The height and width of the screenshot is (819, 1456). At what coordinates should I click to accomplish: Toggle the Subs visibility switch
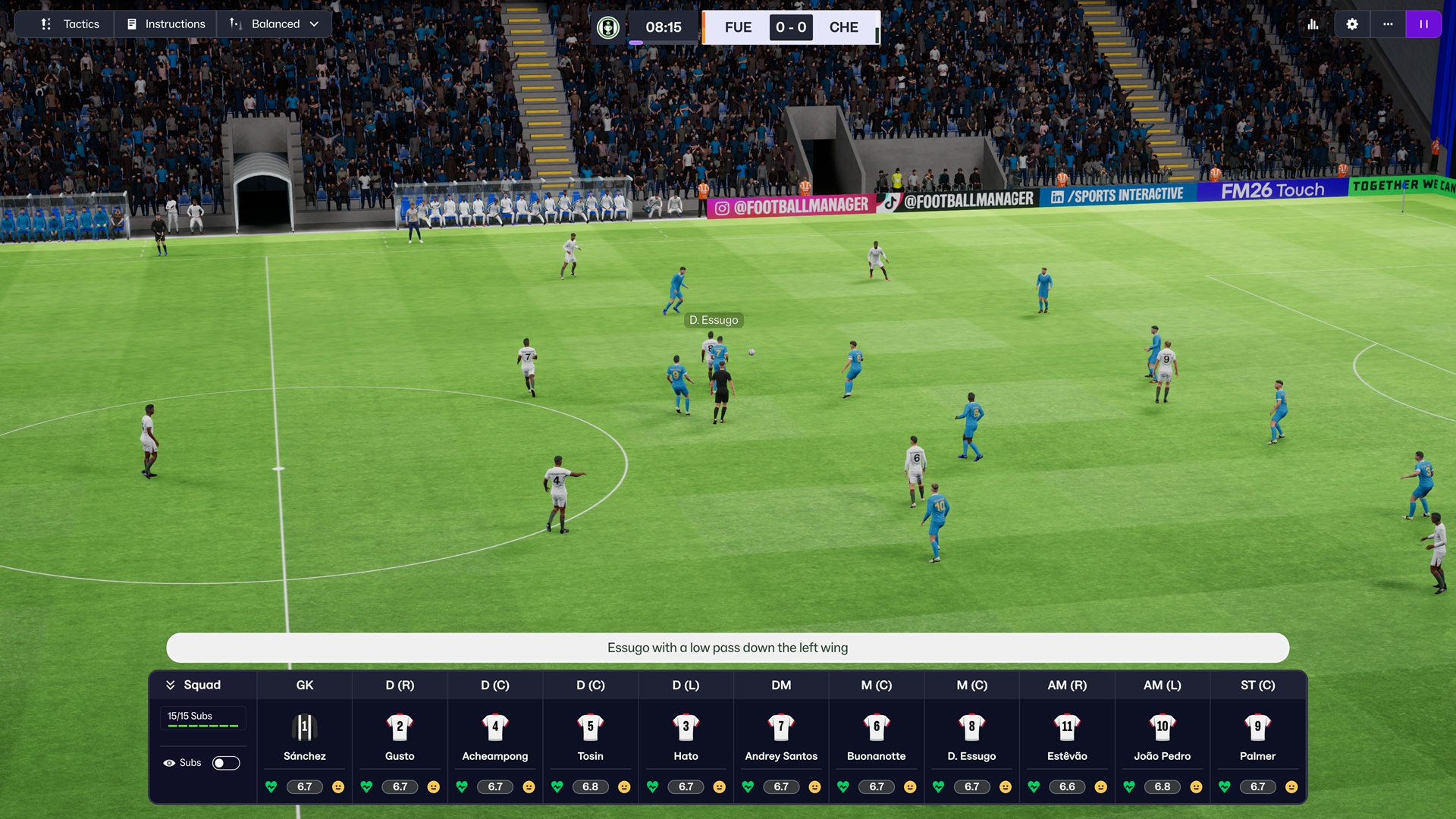click(x=226, y=762)
